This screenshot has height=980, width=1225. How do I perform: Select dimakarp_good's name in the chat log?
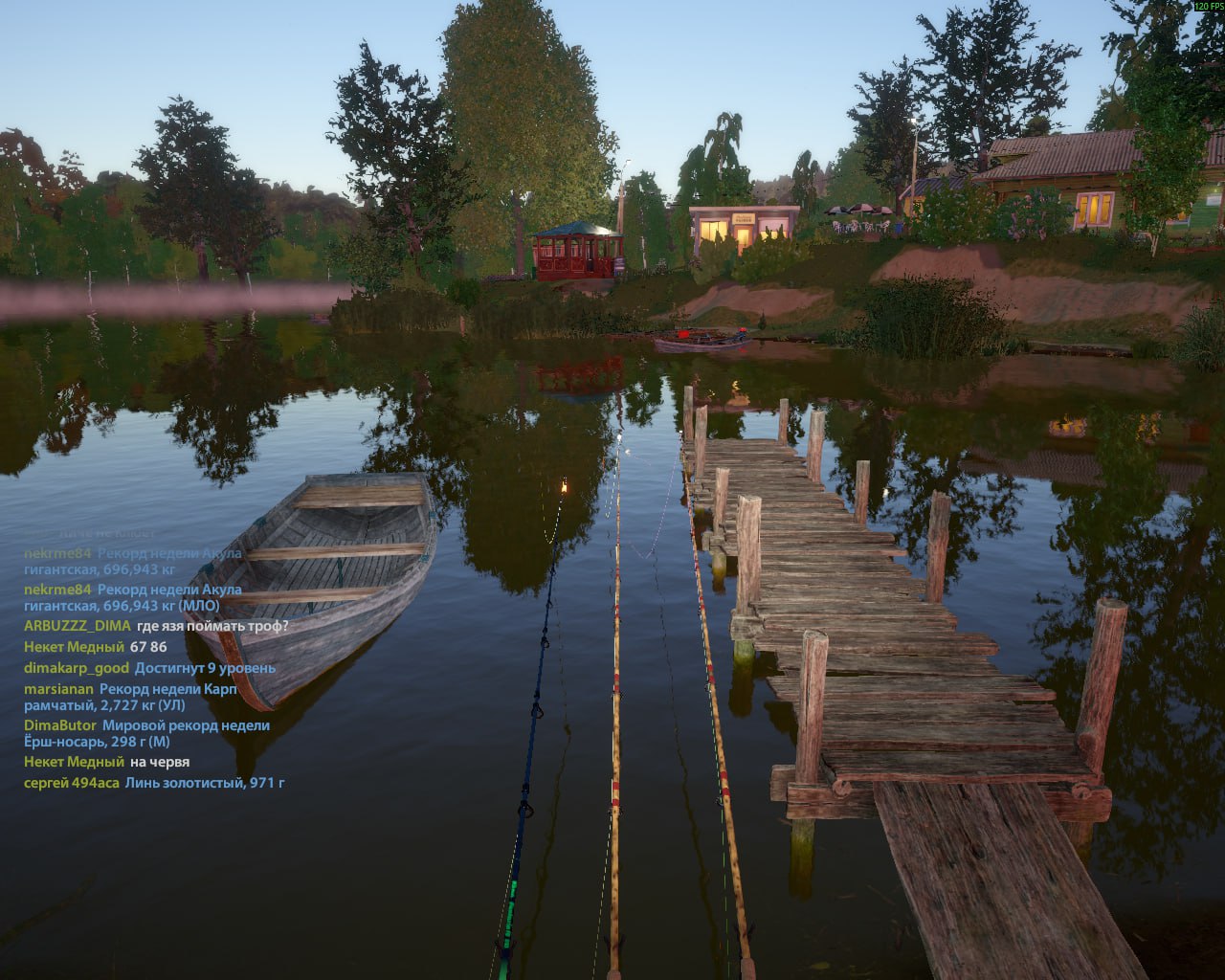pos(77,668)
